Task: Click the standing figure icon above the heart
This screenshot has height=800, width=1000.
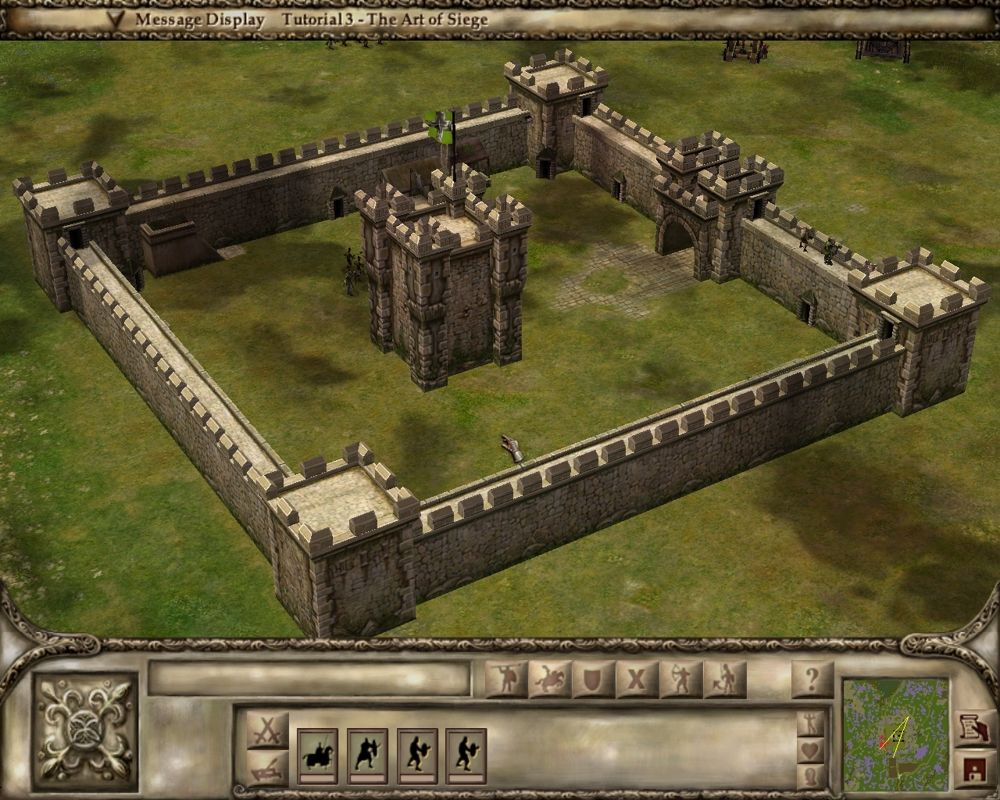Action: click(811, 722)
